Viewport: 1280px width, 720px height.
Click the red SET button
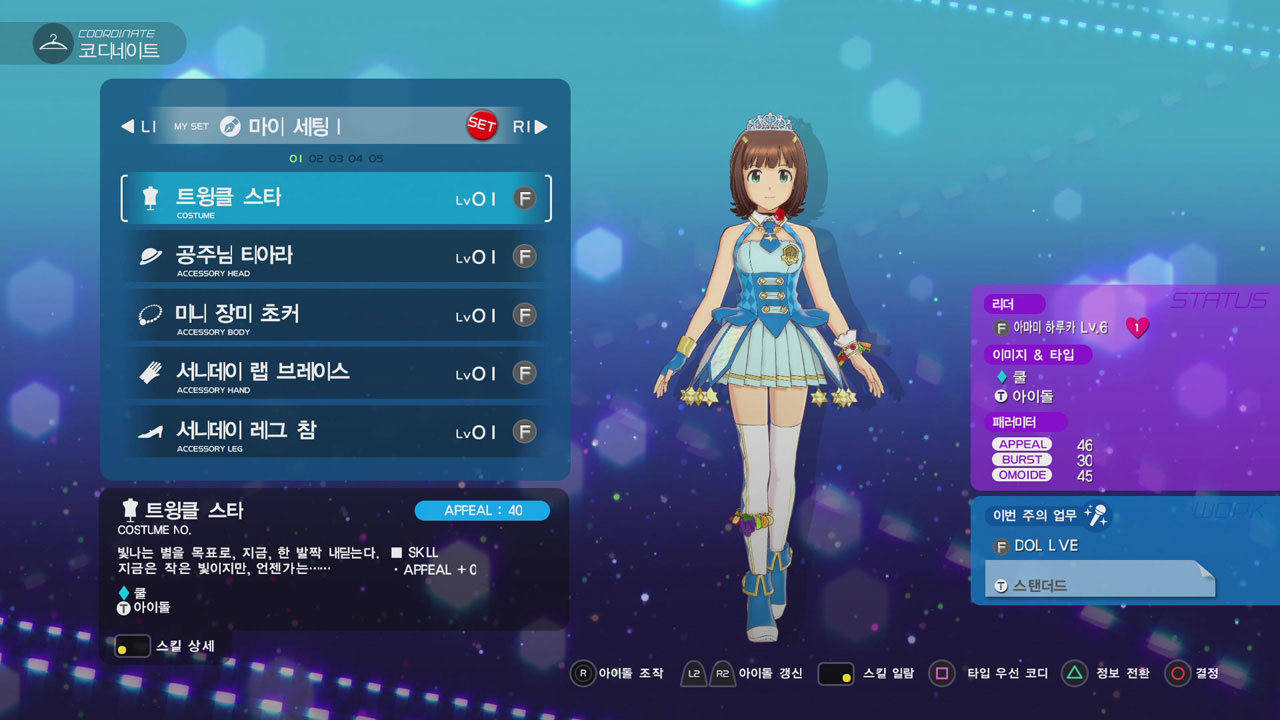[482, 126]
